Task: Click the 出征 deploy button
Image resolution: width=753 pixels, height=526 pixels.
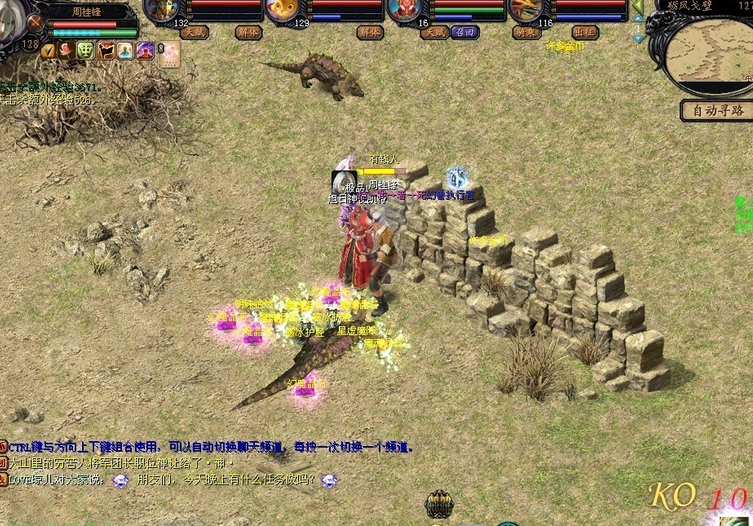Action: (x=585, y=32)
